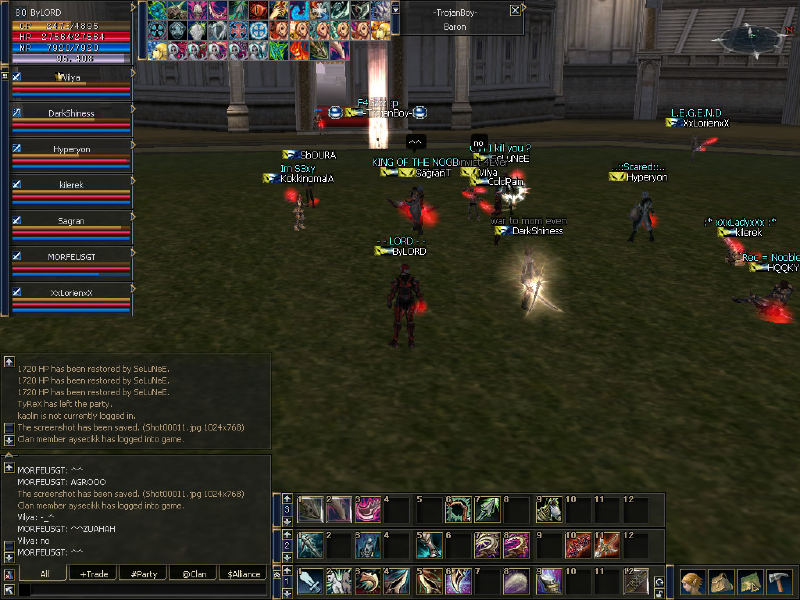Screen dimensions: 800x600
Task: Collapse the buff icons panel
Action: tap(395, 8)
